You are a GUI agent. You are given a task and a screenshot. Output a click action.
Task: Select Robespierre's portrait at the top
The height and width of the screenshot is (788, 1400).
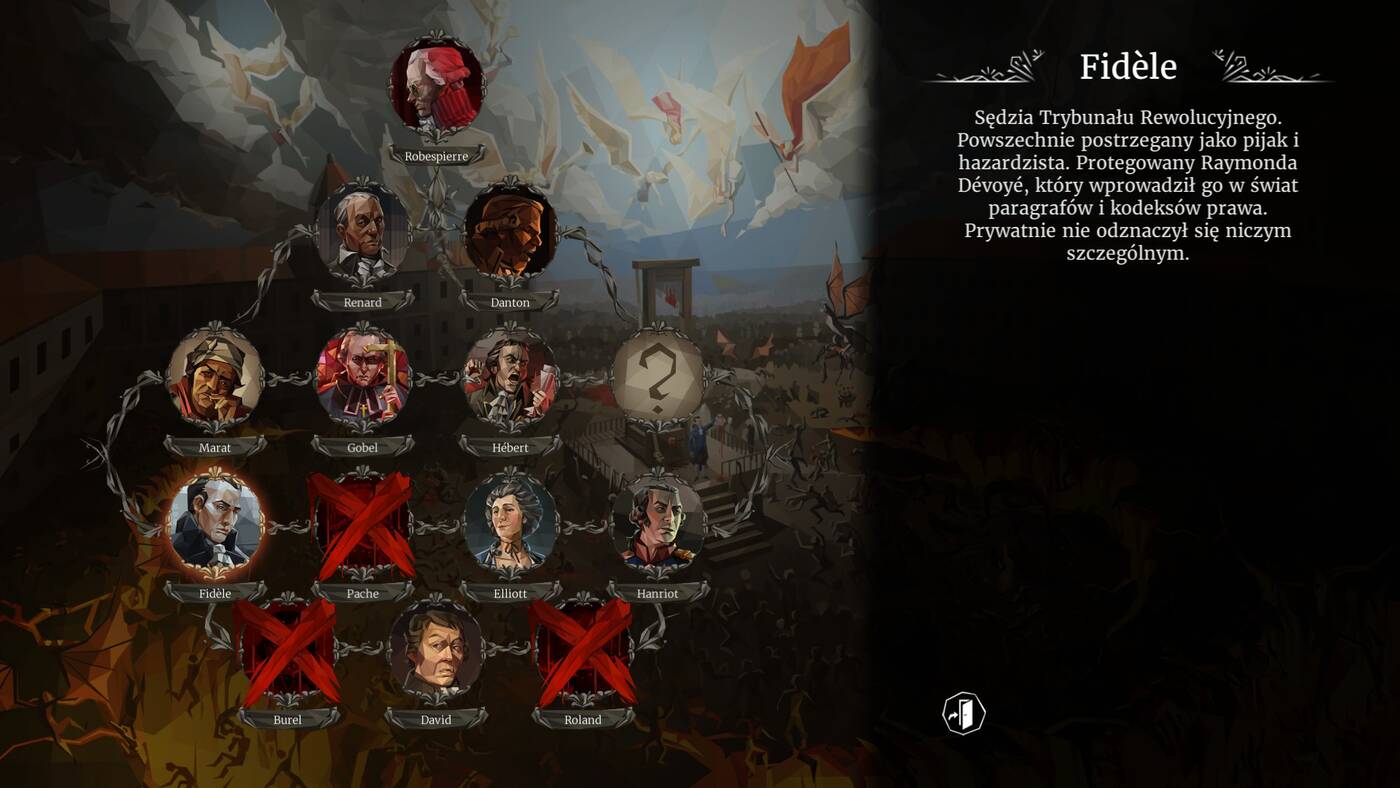[x=436, y=86]
